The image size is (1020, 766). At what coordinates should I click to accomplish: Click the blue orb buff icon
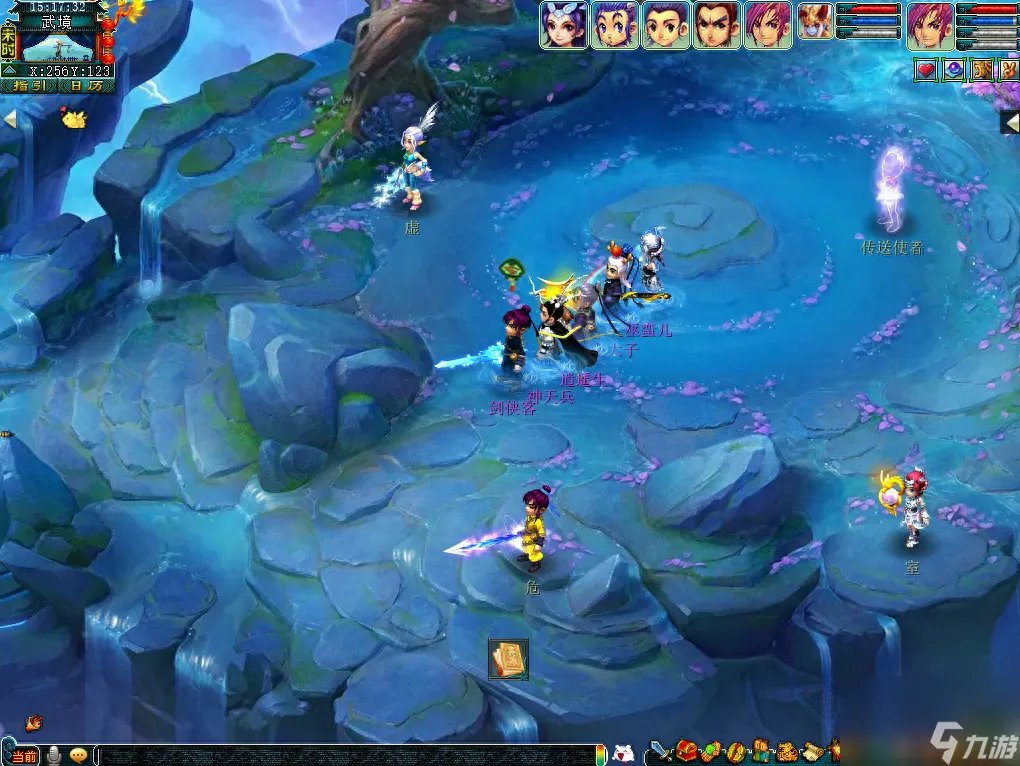[954, 69]
